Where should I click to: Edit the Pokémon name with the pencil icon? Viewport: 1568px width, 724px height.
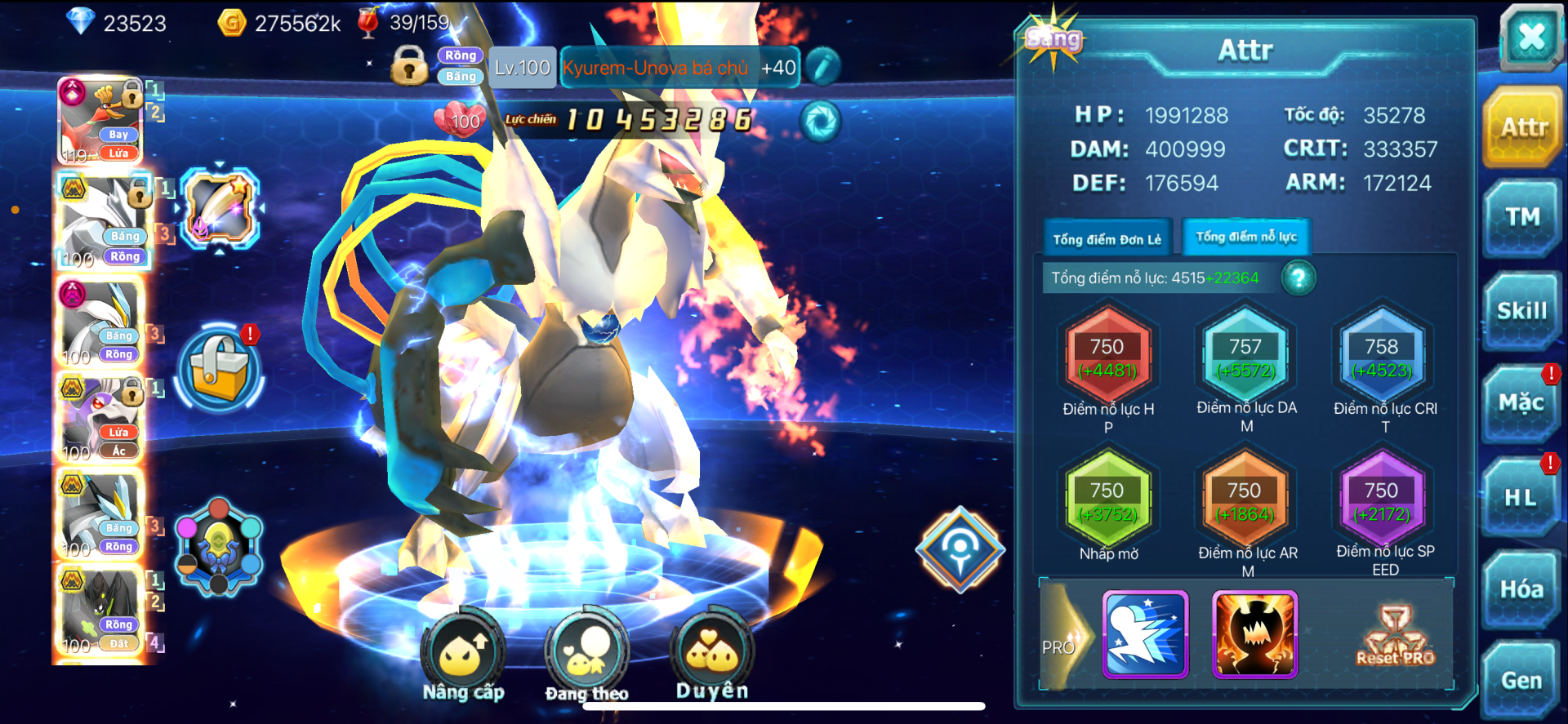[823, 68]
